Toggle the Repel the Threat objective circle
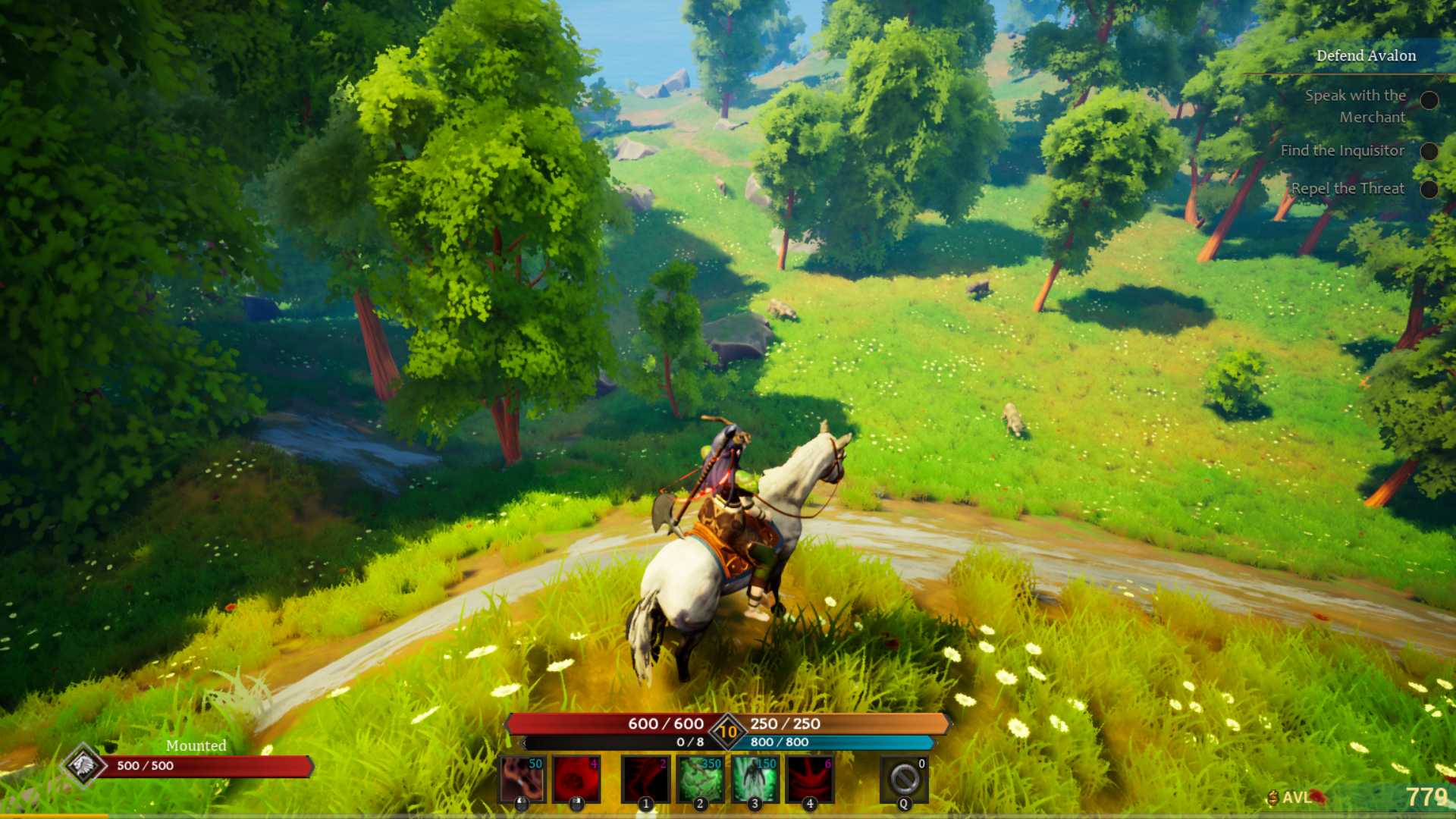Screen dimensions: 1456x819 pos(1429,189)
